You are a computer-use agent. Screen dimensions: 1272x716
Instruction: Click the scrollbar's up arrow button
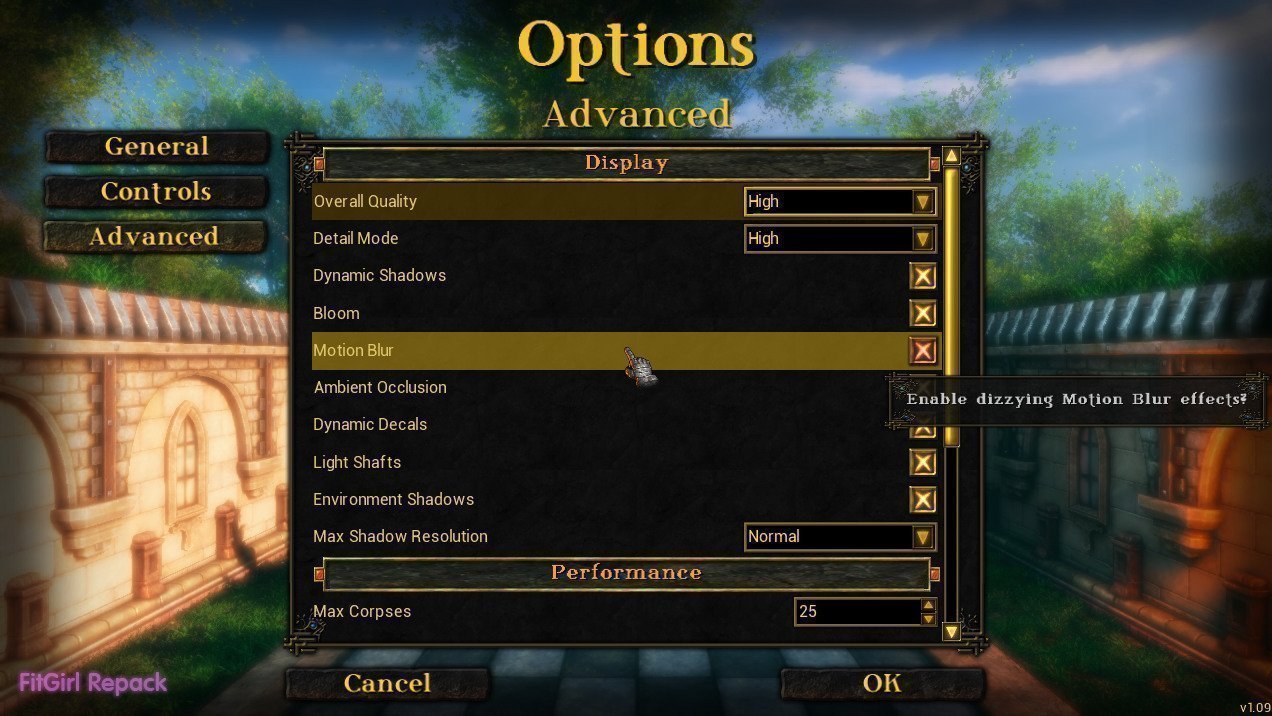tap(951, 156)
